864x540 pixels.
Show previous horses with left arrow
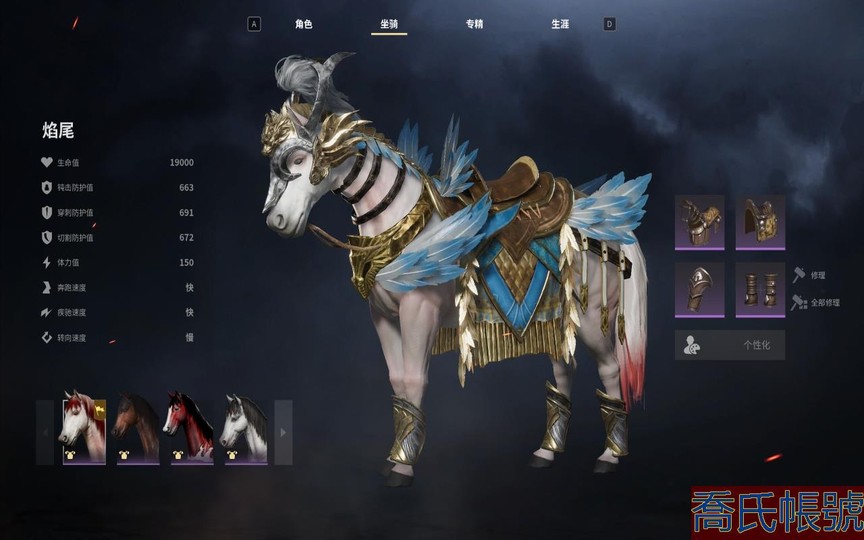[45, 432]
